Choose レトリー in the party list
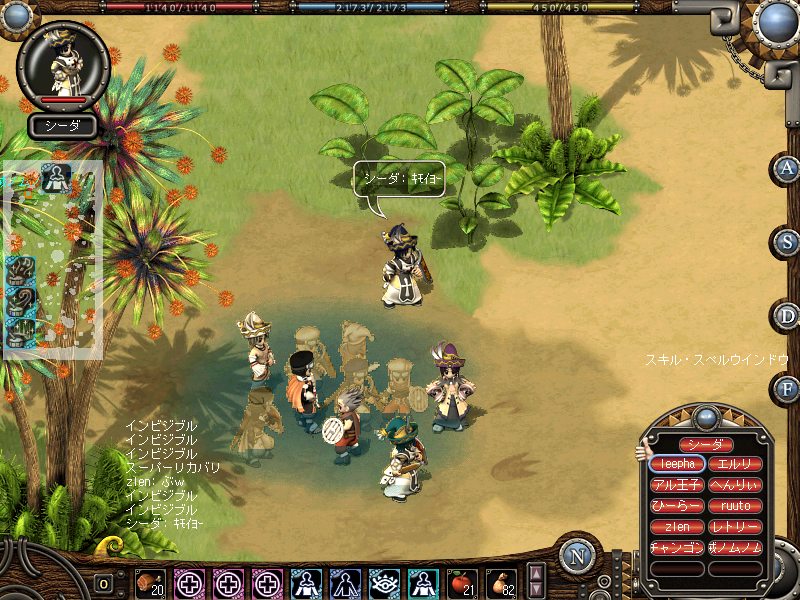 (735, 527)
